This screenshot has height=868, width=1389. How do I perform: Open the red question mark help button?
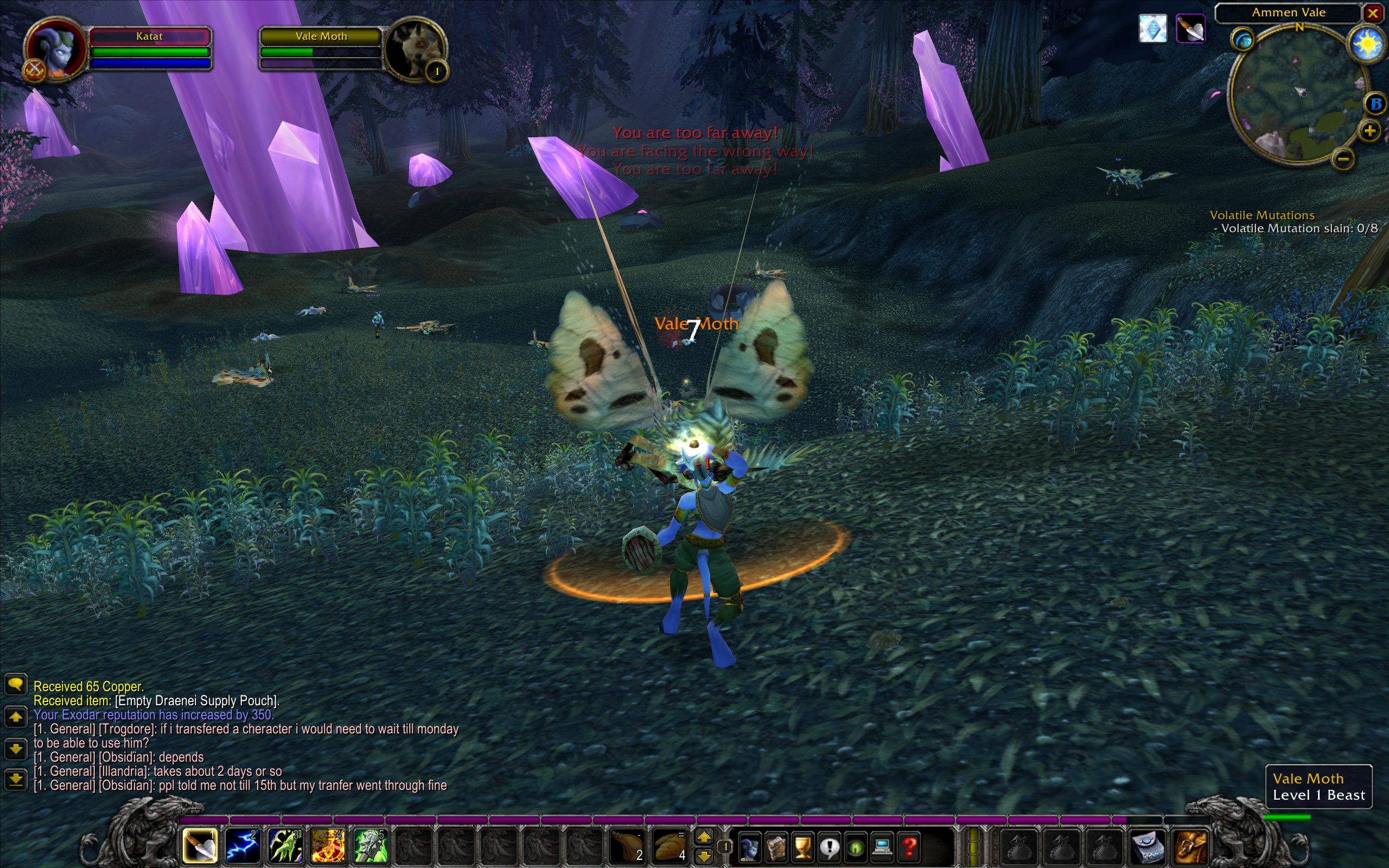point(909,847)
